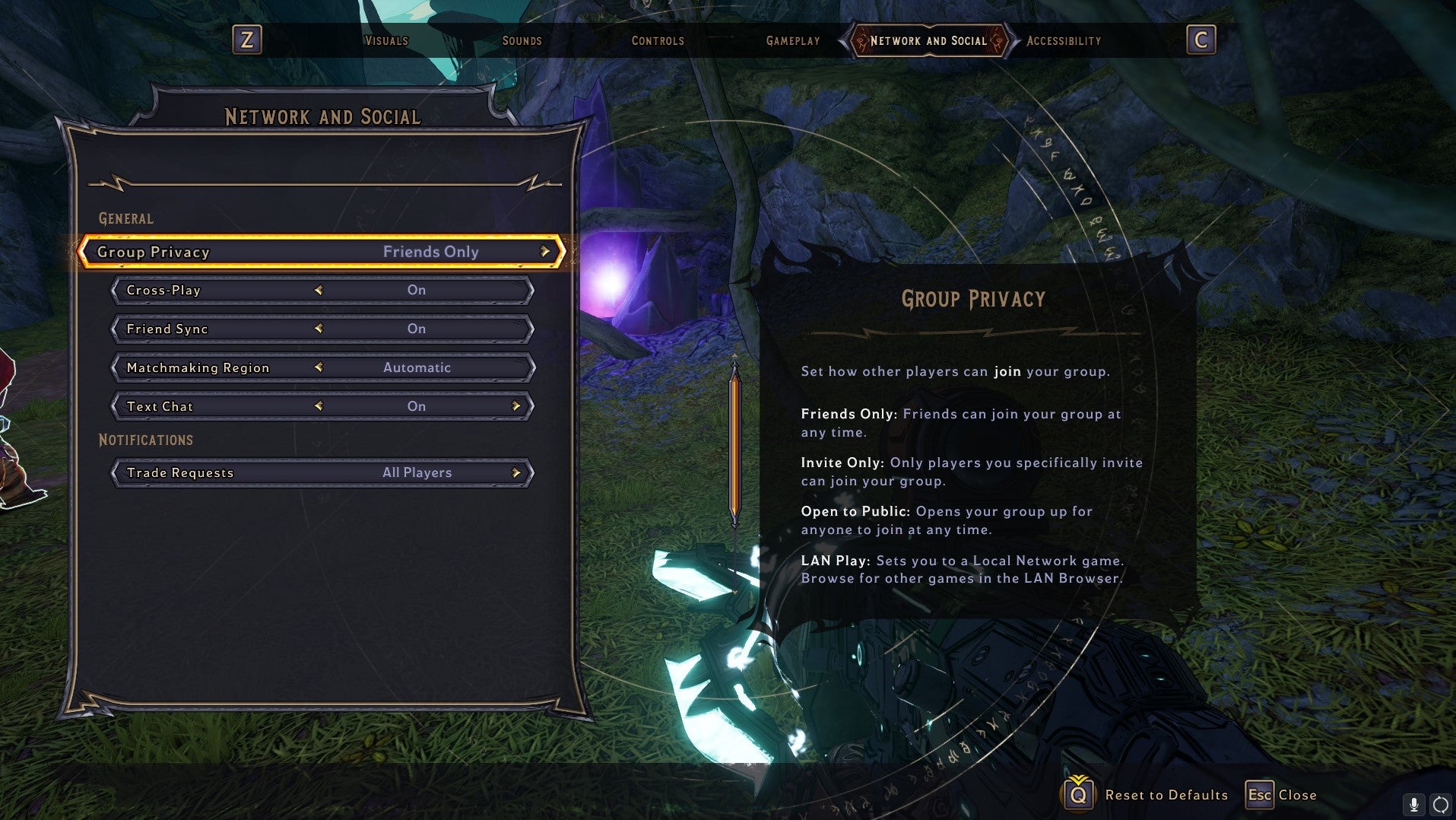This screenshot has height=820, width=1456.
Task: Click the emblem on the Network and Social tab
Action: coord(859,40)
